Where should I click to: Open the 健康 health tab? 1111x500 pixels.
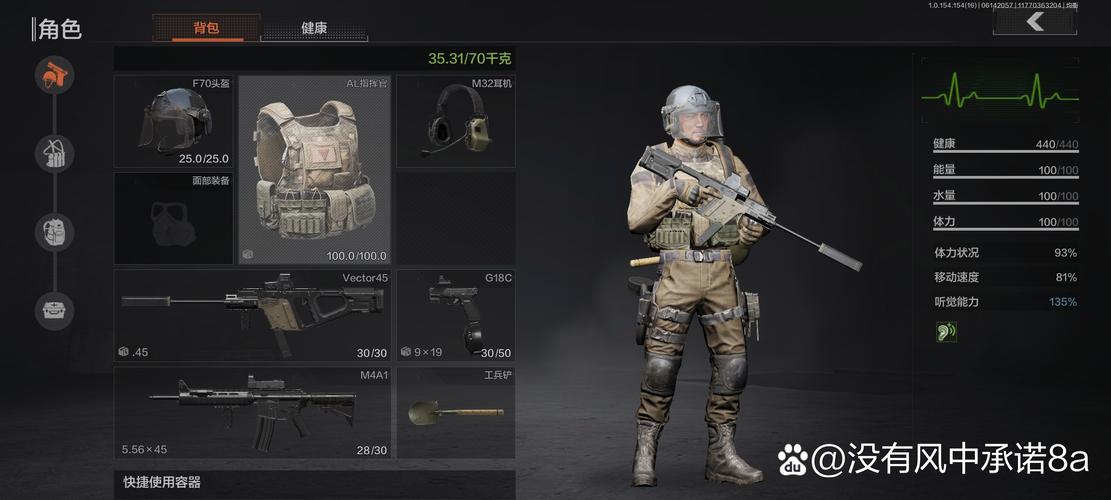tap(314, 28)
